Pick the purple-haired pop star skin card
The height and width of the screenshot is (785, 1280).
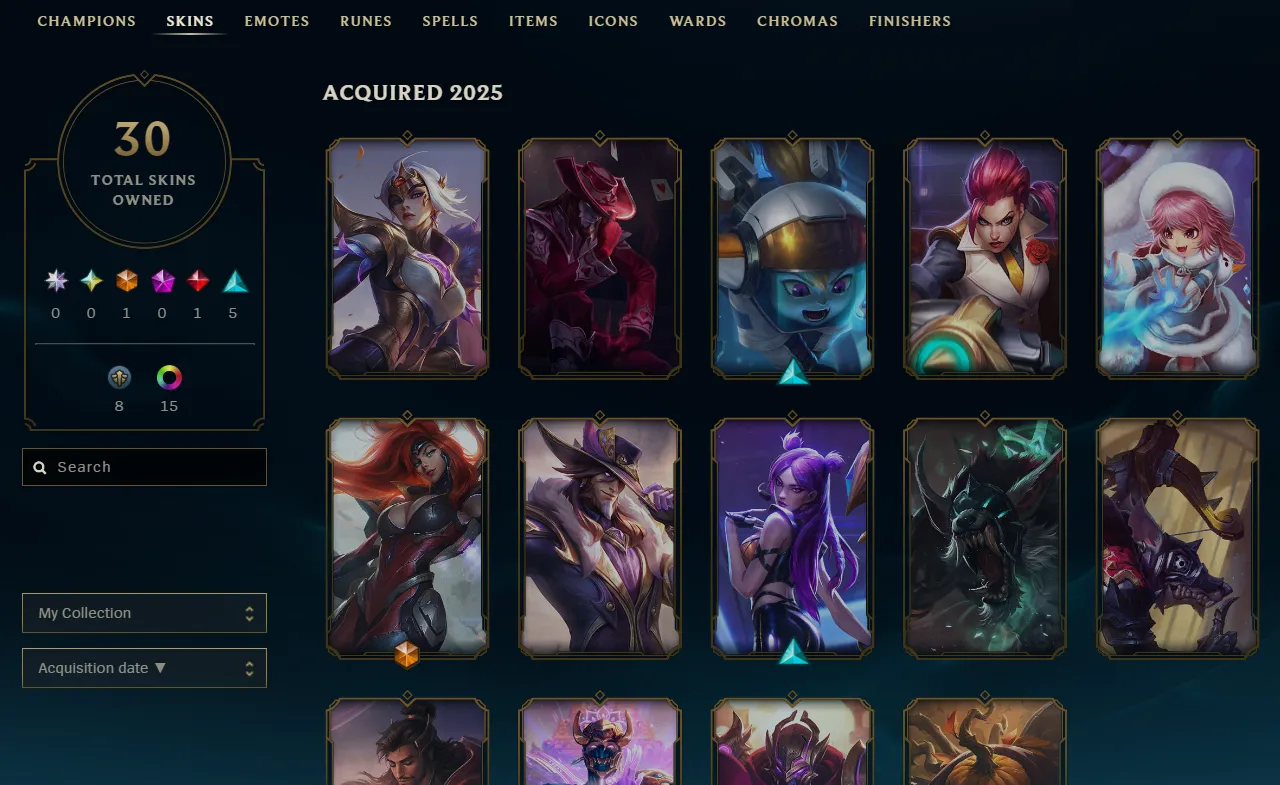pos(792,538)
